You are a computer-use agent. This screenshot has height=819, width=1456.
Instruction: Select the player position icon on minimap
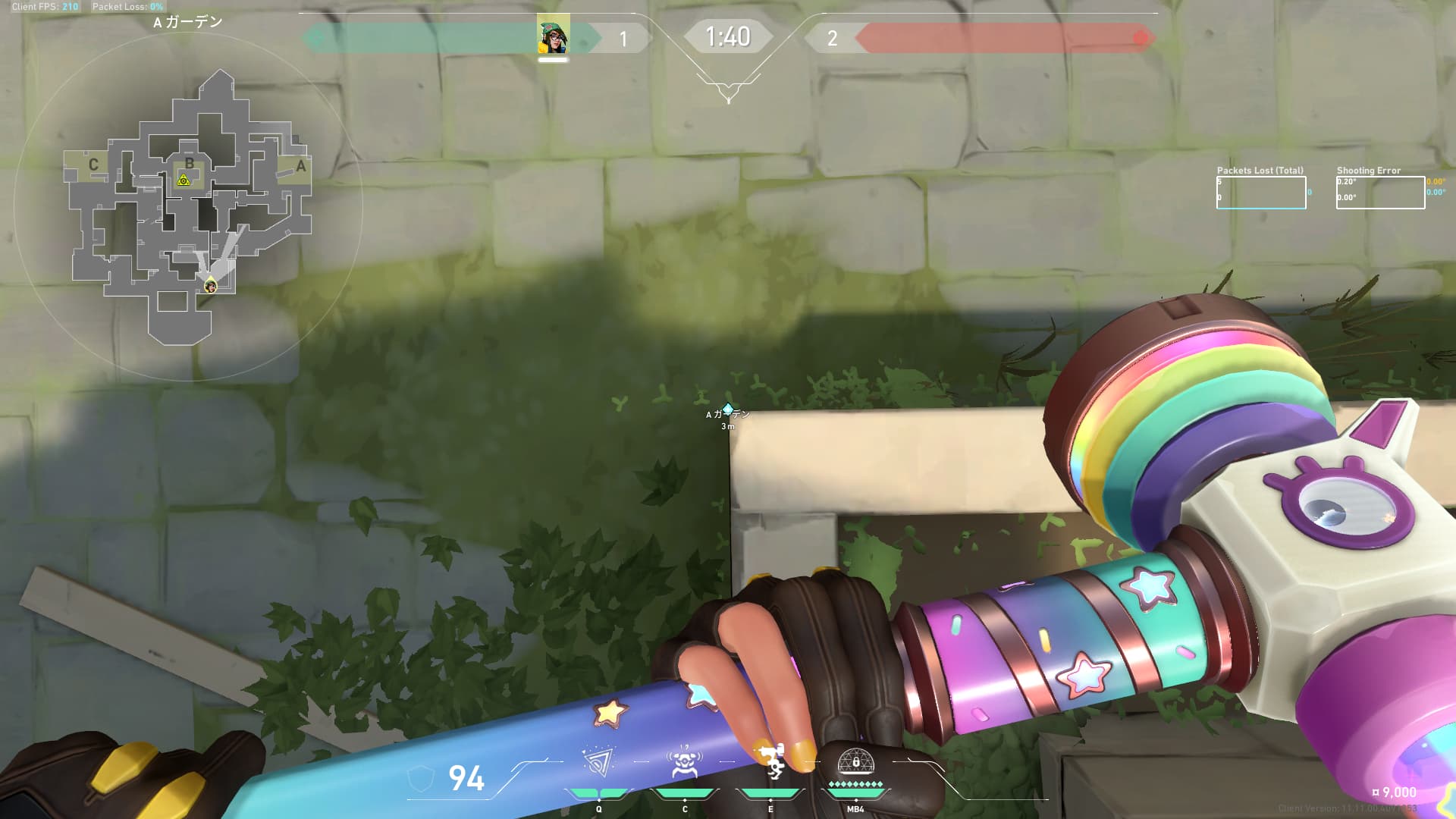click(211, 286)
